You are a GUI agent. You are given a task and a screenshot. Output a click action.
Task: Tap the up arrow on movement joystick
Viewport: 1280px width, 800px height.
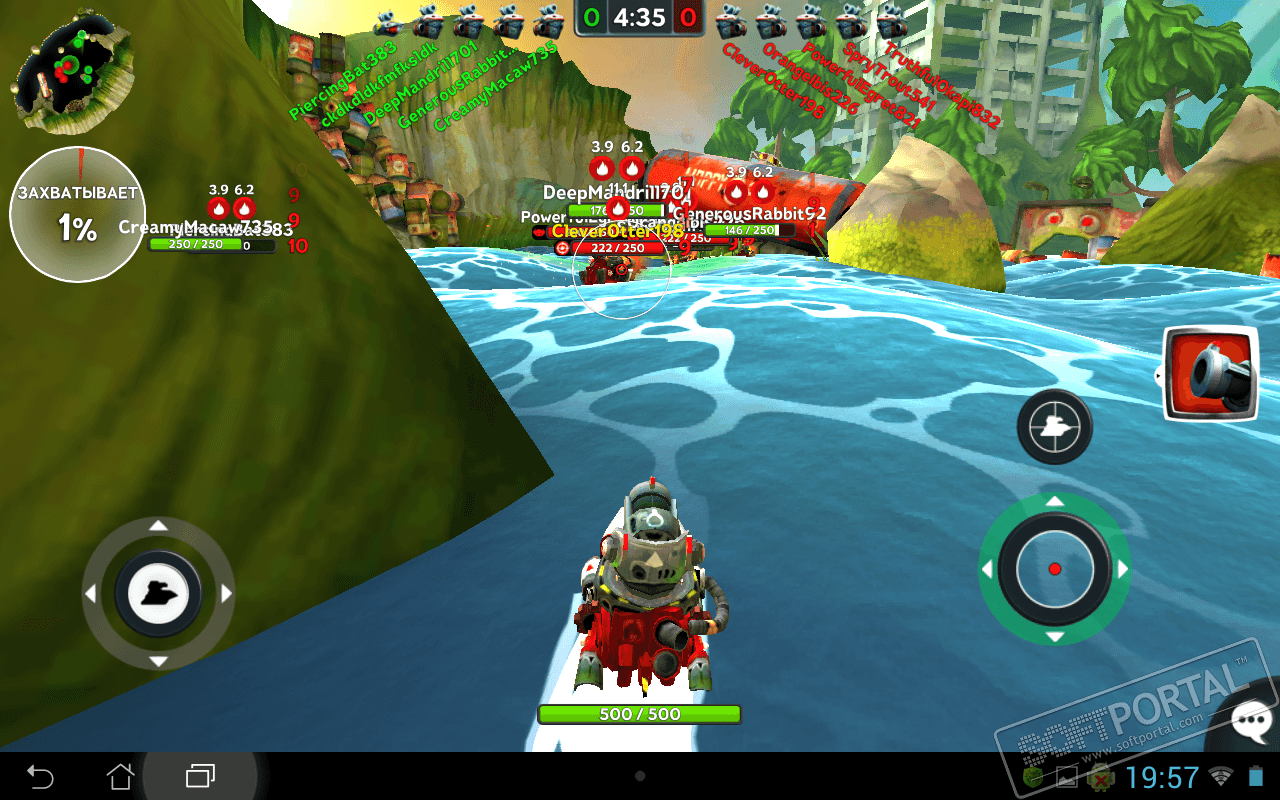click(x=158, y=526)
